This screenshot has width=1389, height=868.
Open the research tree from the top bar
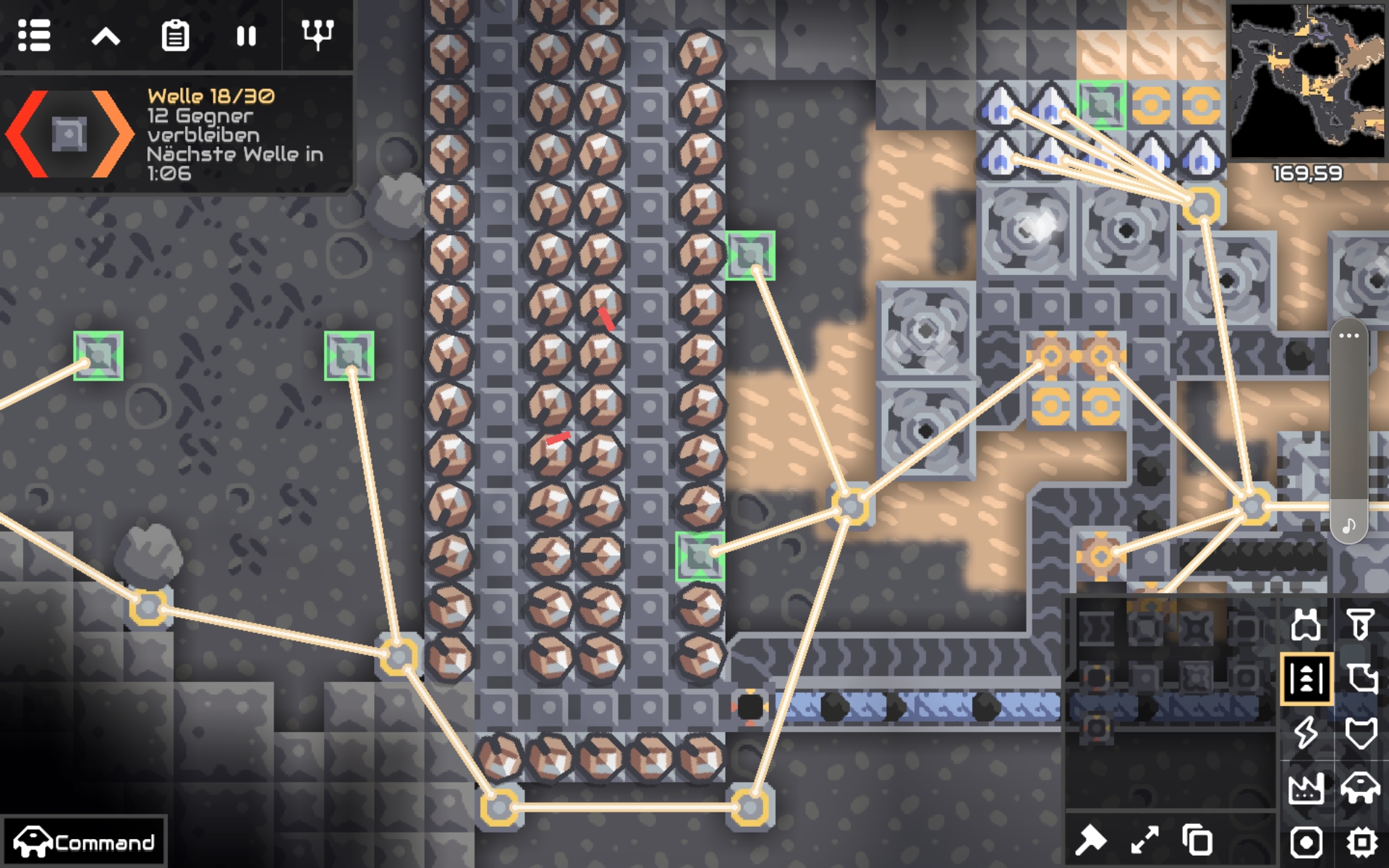[x=318, y=36]
